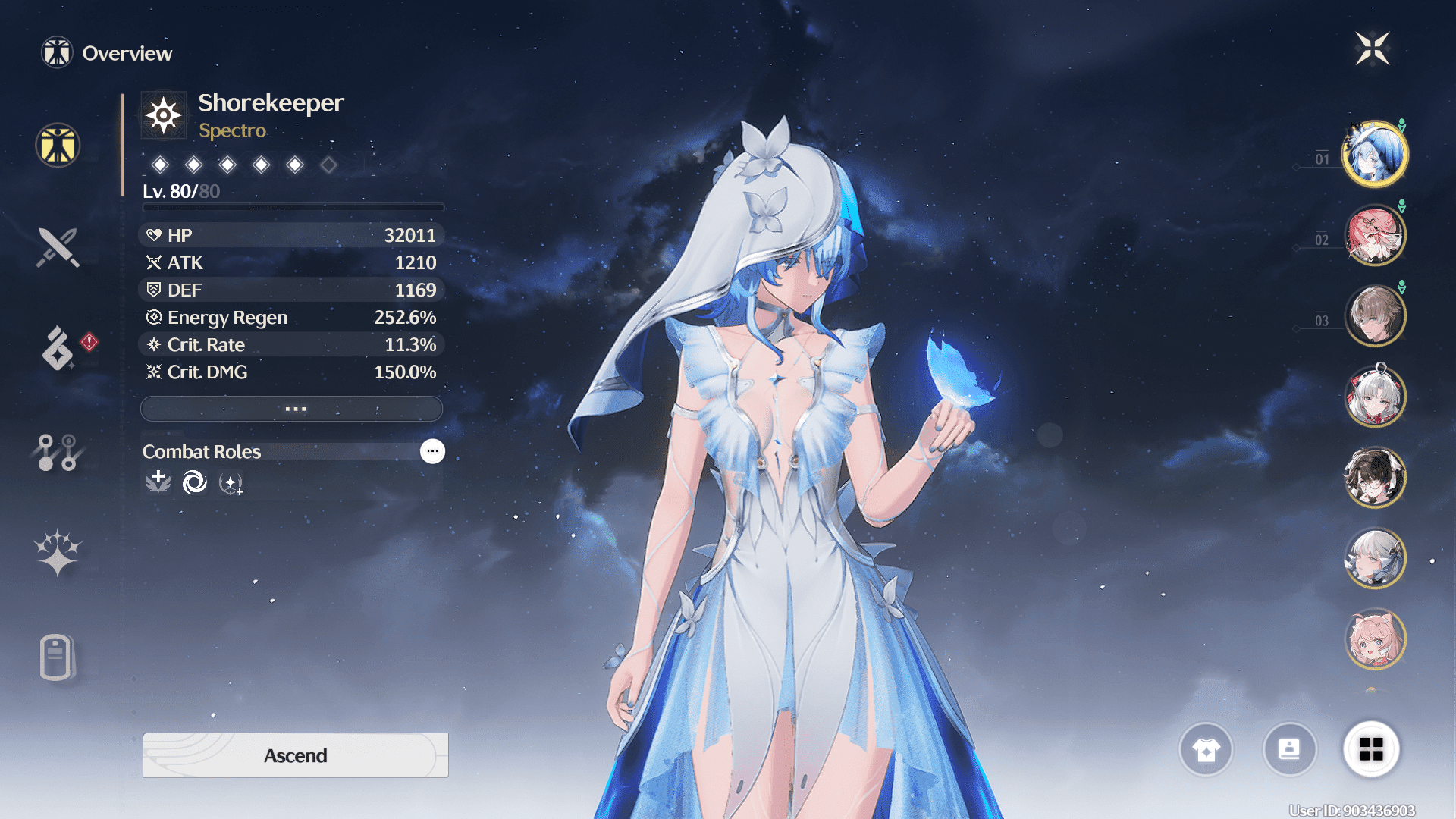Open the character archive scroll tab
This screenshot has height=819, width=1456.
(56, 657)
